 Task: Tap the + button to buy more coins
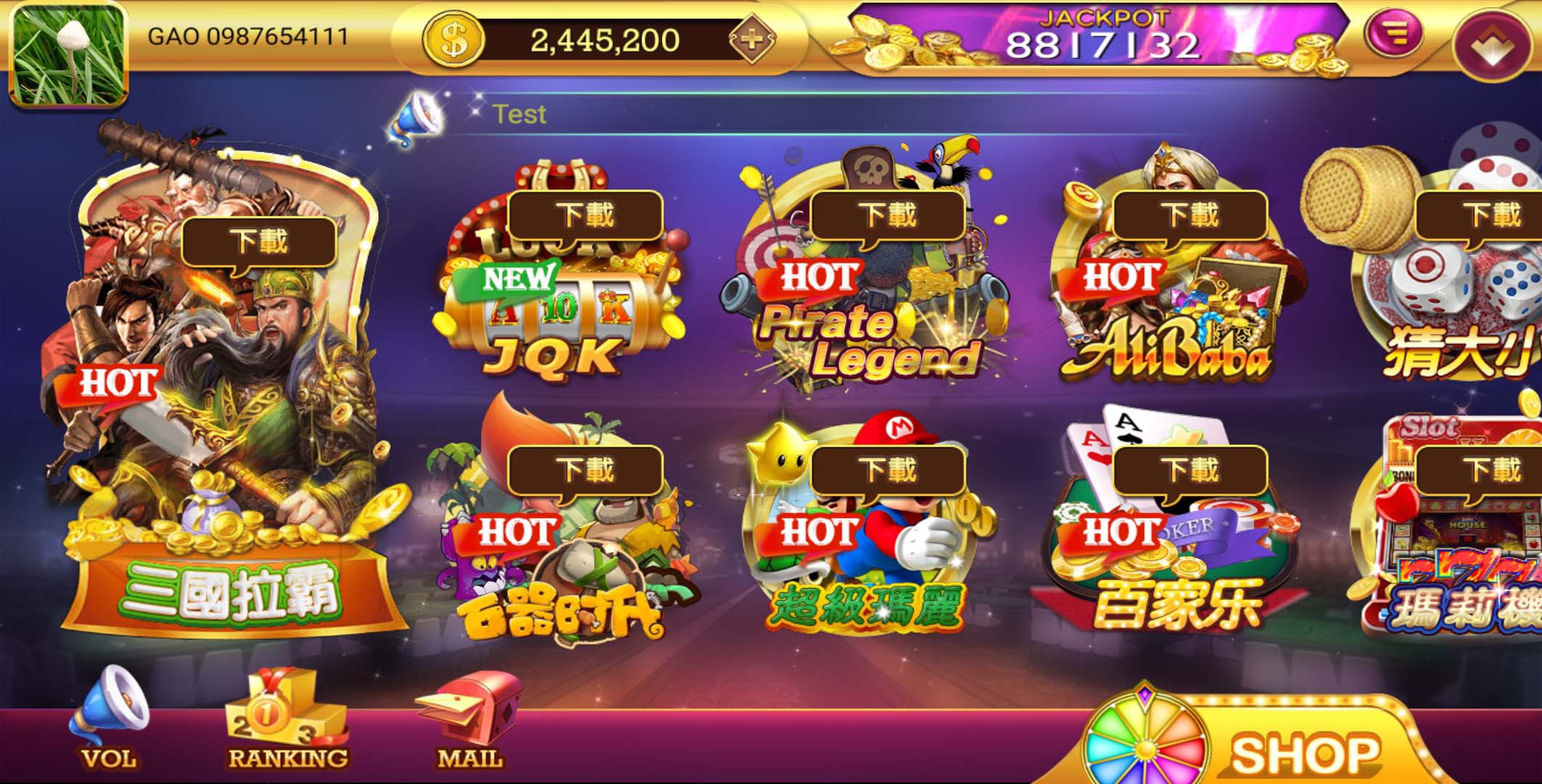753,41
